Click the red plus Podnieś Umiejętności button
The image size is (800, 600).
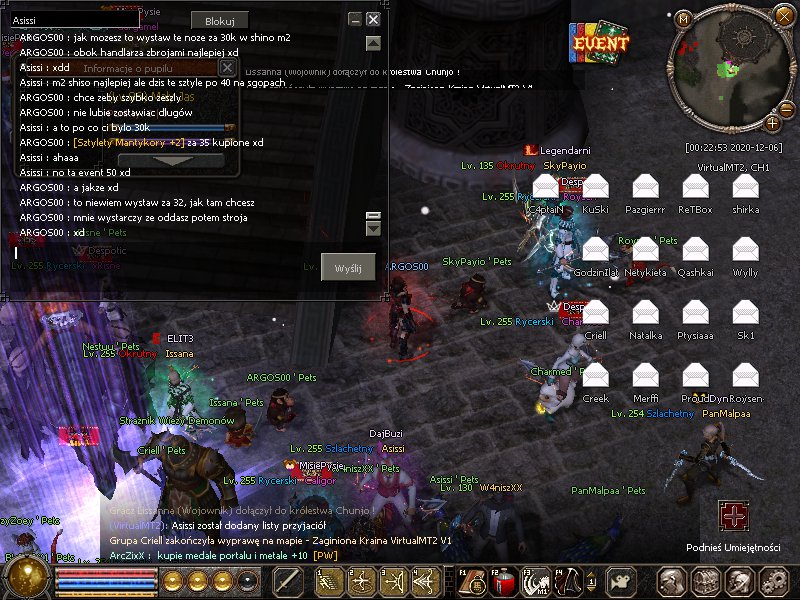[733, 516]
